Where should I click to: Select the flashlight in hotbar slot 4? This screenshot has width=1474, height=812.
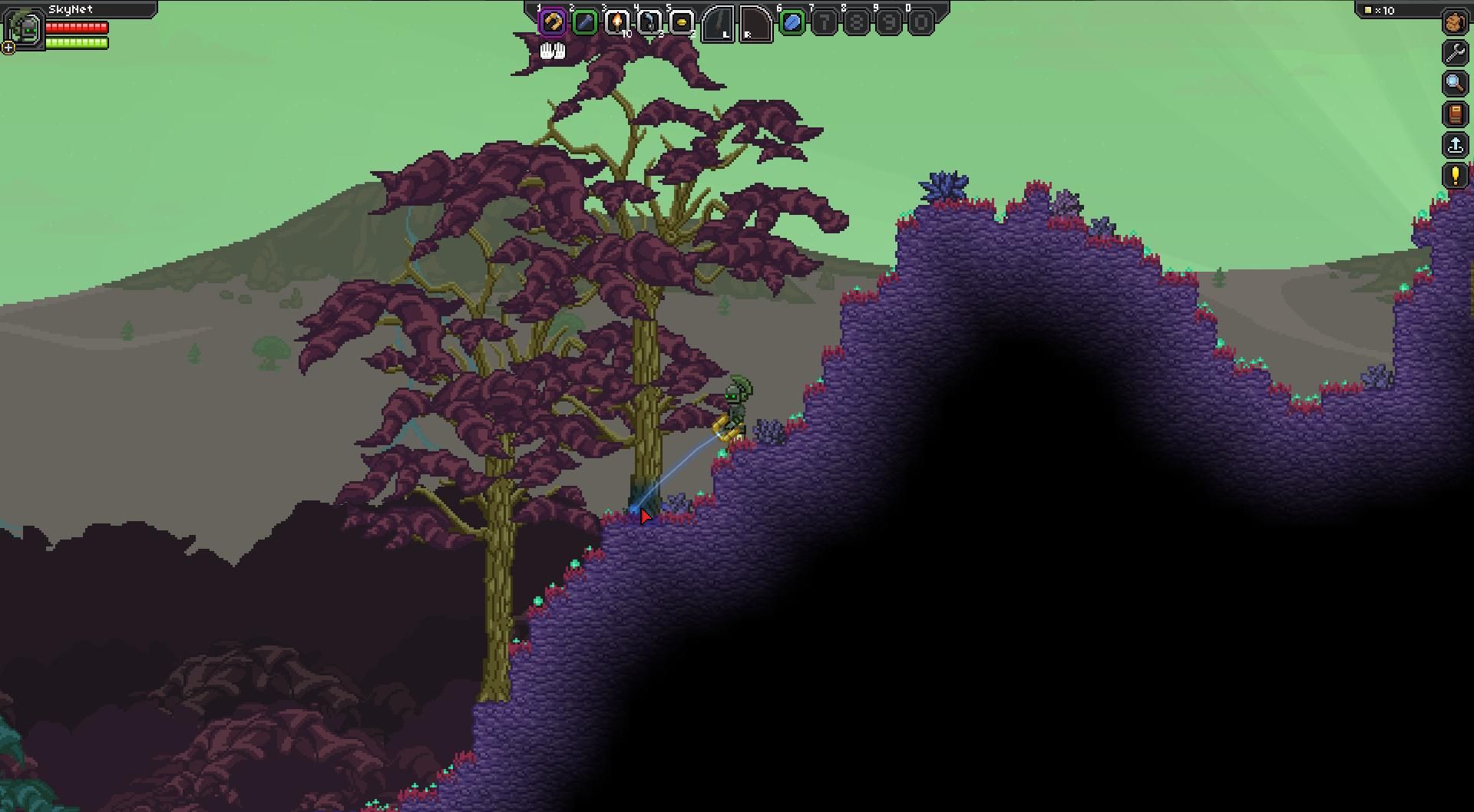coord(649,22)
